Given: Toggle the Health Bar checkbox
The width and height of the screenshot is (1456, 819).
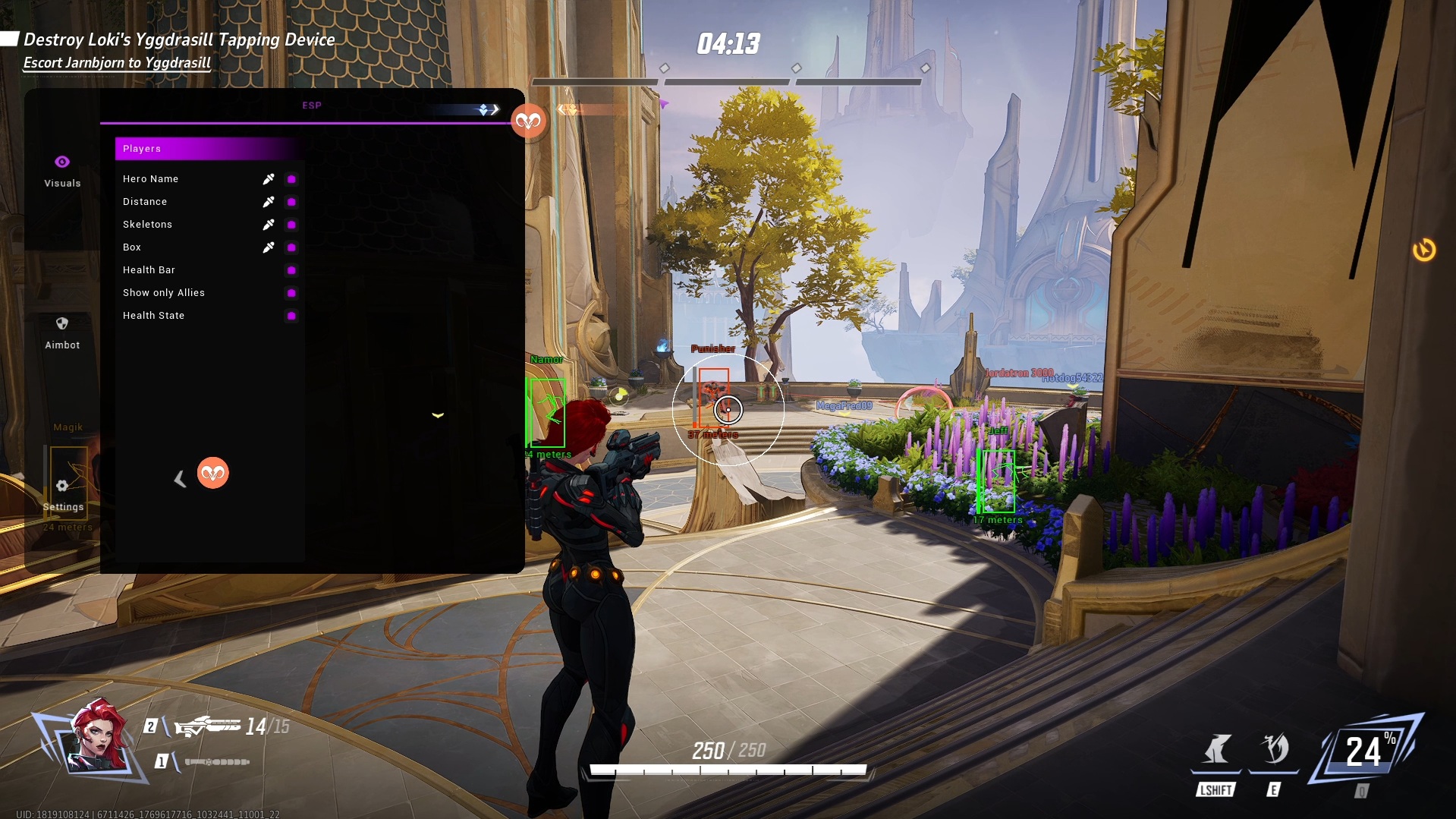Looking at the screenshot, I should click(x=291, y=270).
